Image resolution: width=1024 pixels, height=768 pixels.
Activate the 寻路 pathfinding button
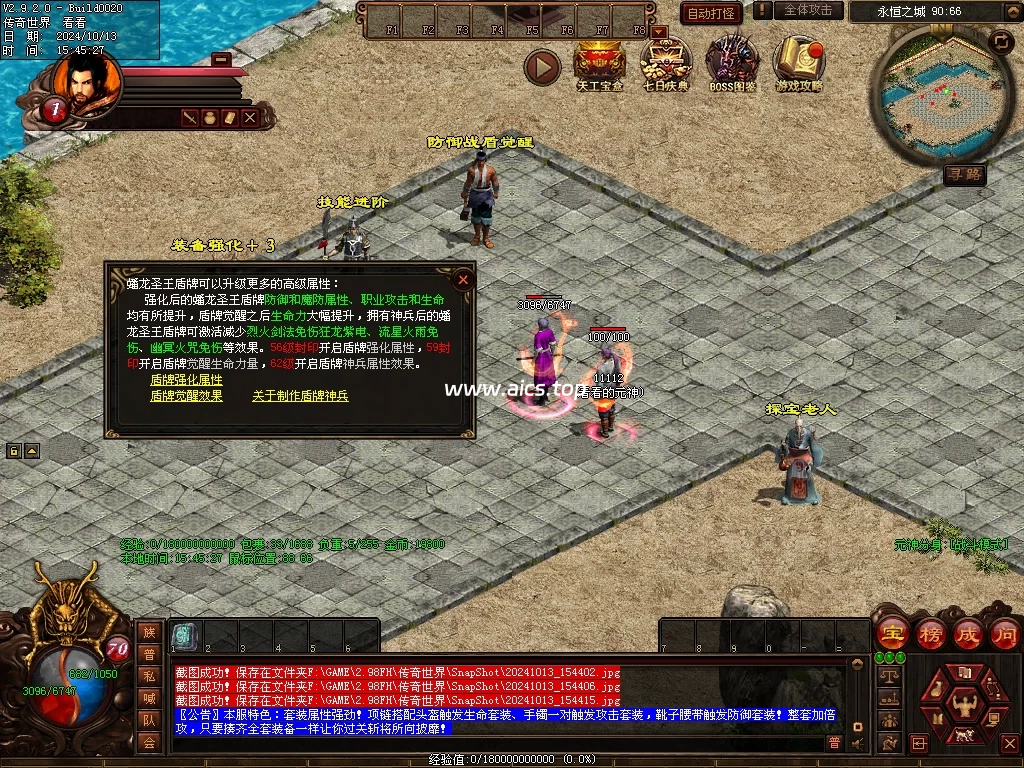[965, 175]
